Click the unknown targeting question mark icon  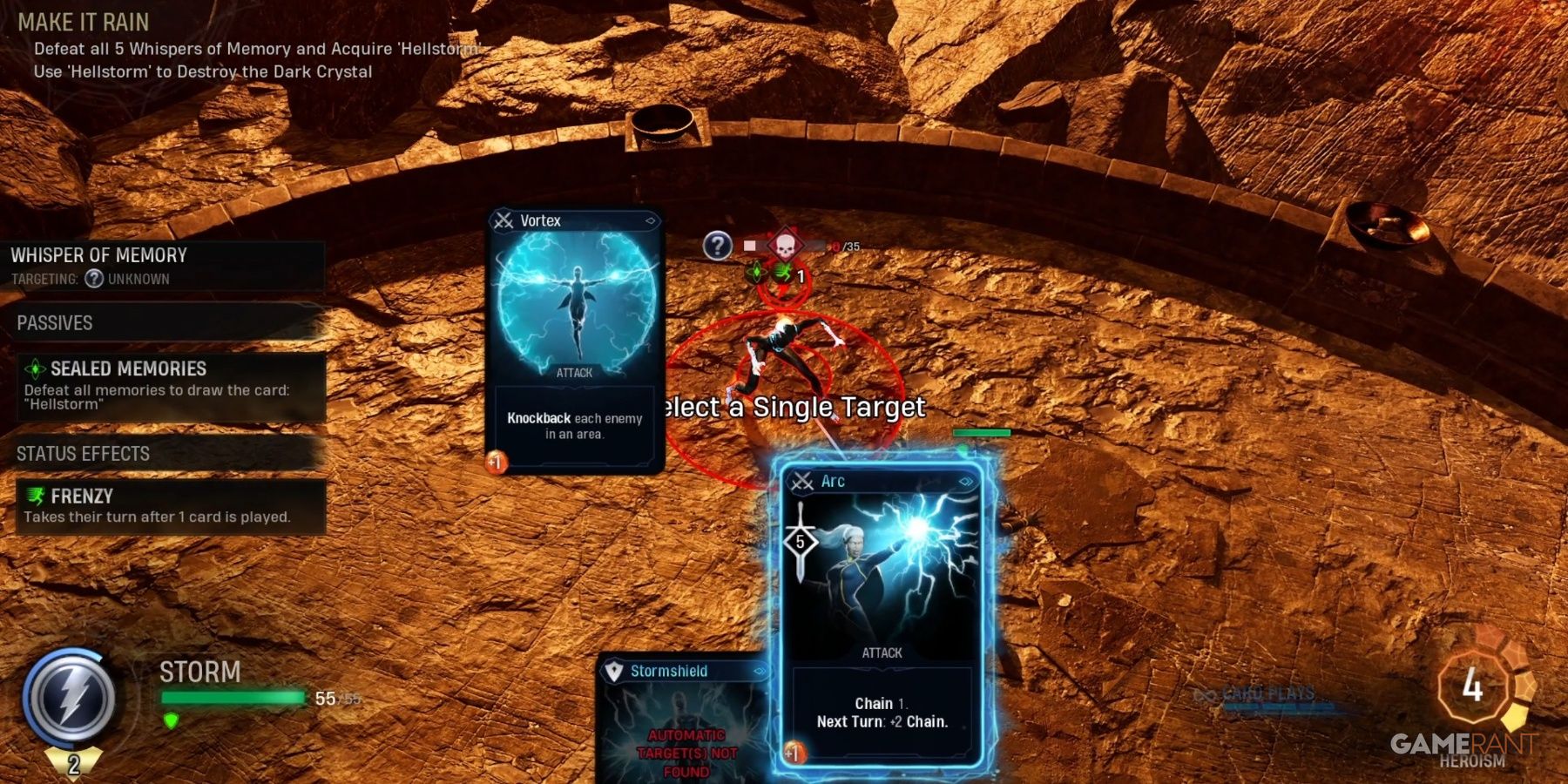[x=93, y=280]
